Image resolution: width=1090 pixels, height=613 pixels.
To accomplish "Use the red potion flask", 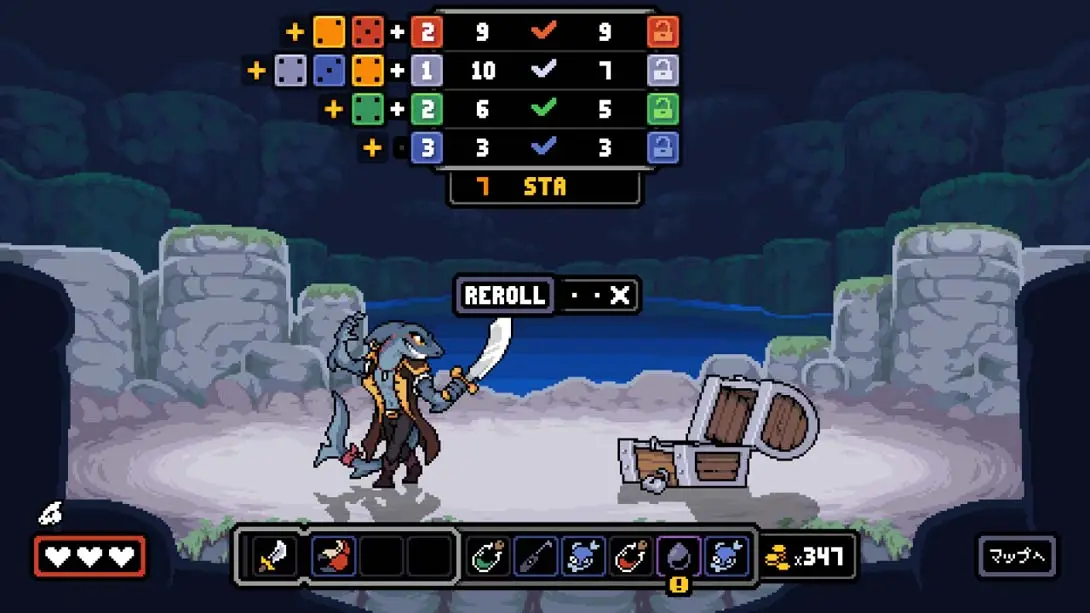I will click(633, 557).
